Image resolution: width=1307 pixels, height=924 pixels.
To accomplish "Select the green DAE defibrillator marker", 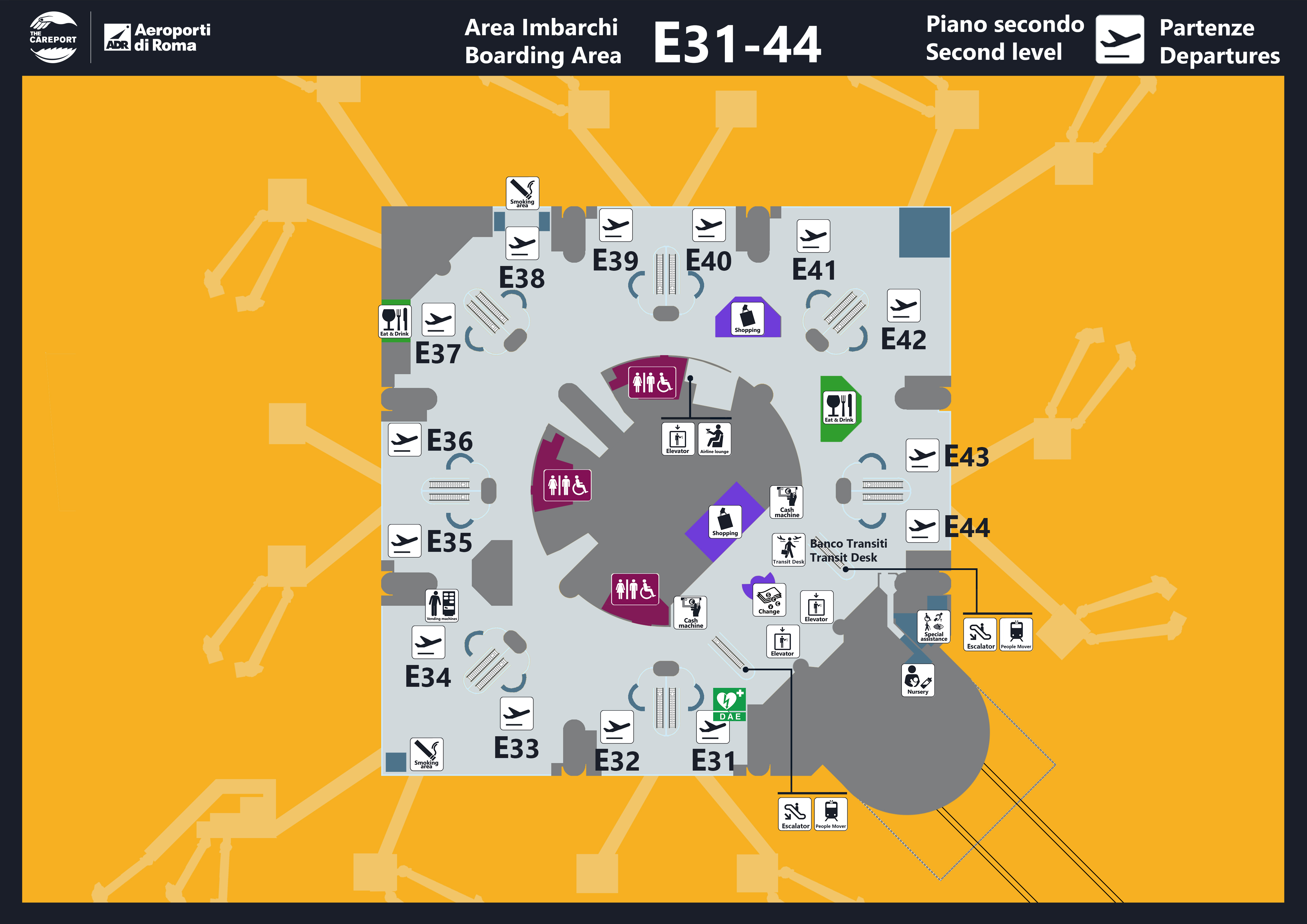I will 729,704.
